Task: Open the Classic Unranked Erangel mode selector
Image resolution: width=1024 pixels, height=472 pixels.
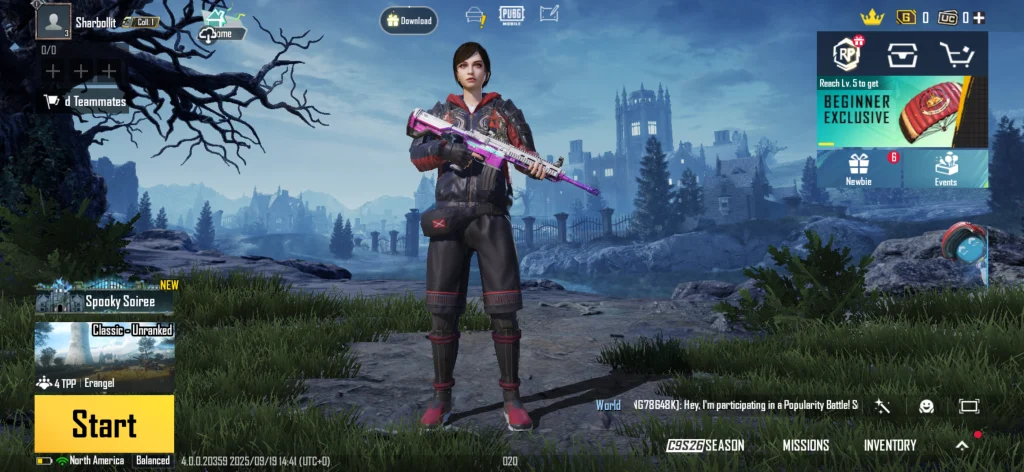Action: coord(104,354)
